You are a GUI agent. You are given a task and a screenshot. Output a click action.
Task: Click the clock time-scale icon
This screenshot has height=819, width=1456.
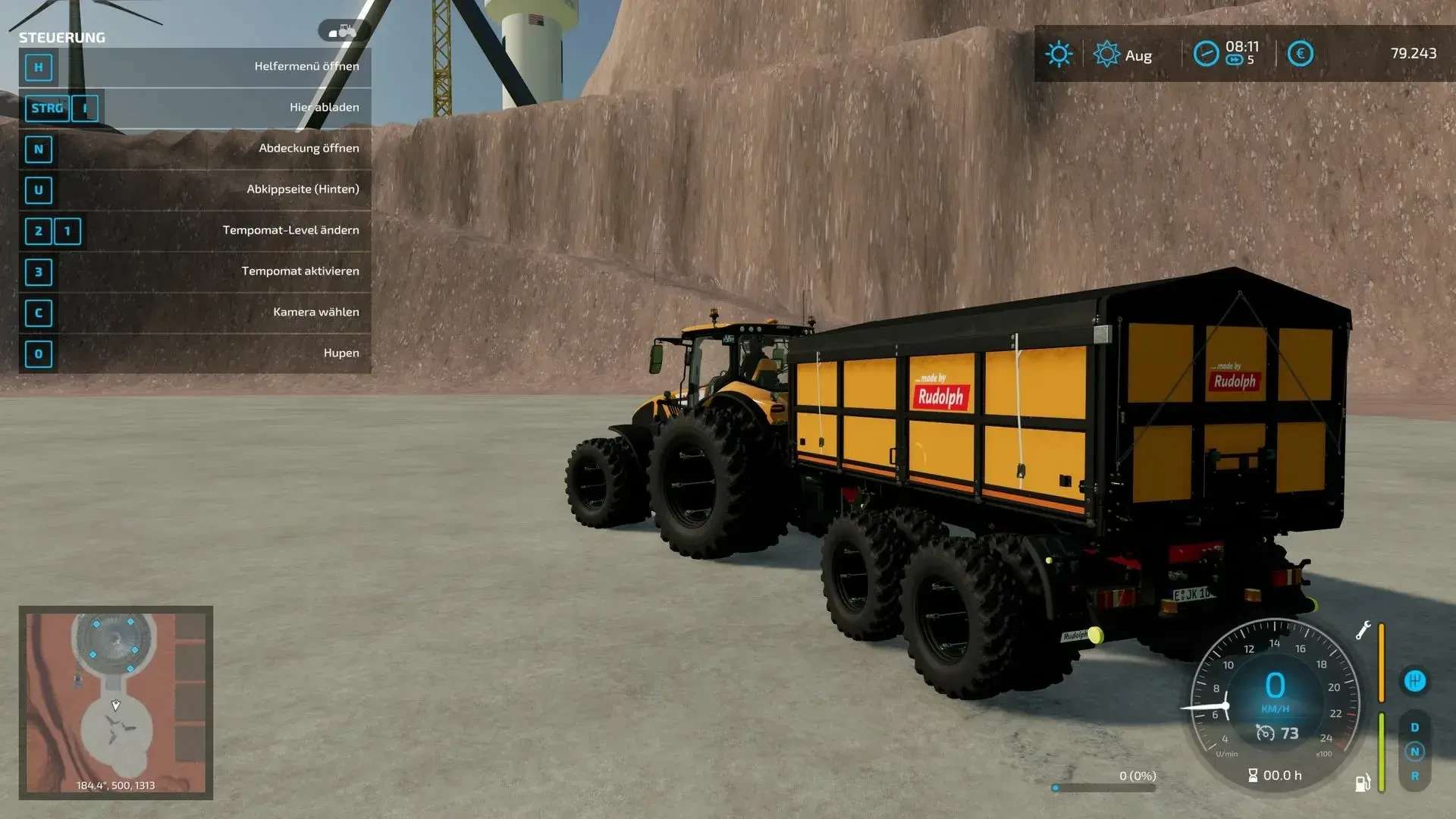click(x=1206, y=54)
